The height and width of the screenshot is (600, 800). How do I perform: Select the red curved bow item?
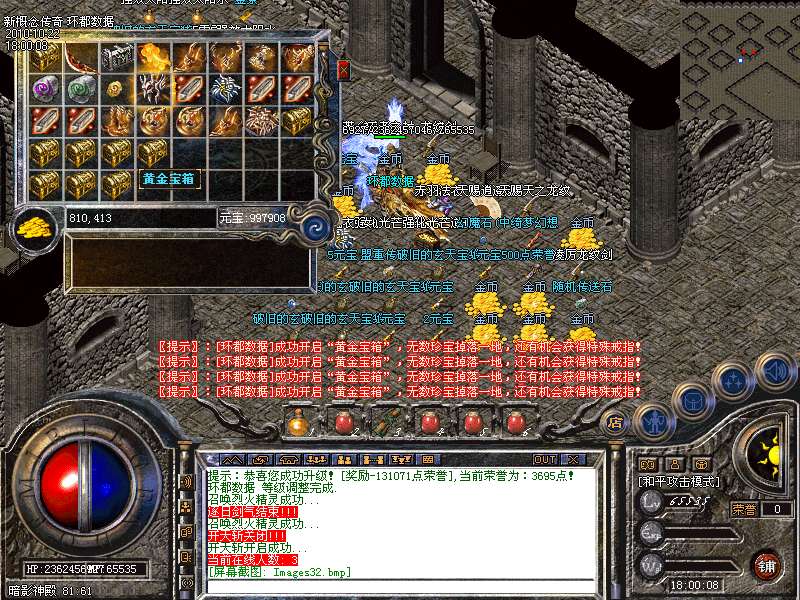81,59
